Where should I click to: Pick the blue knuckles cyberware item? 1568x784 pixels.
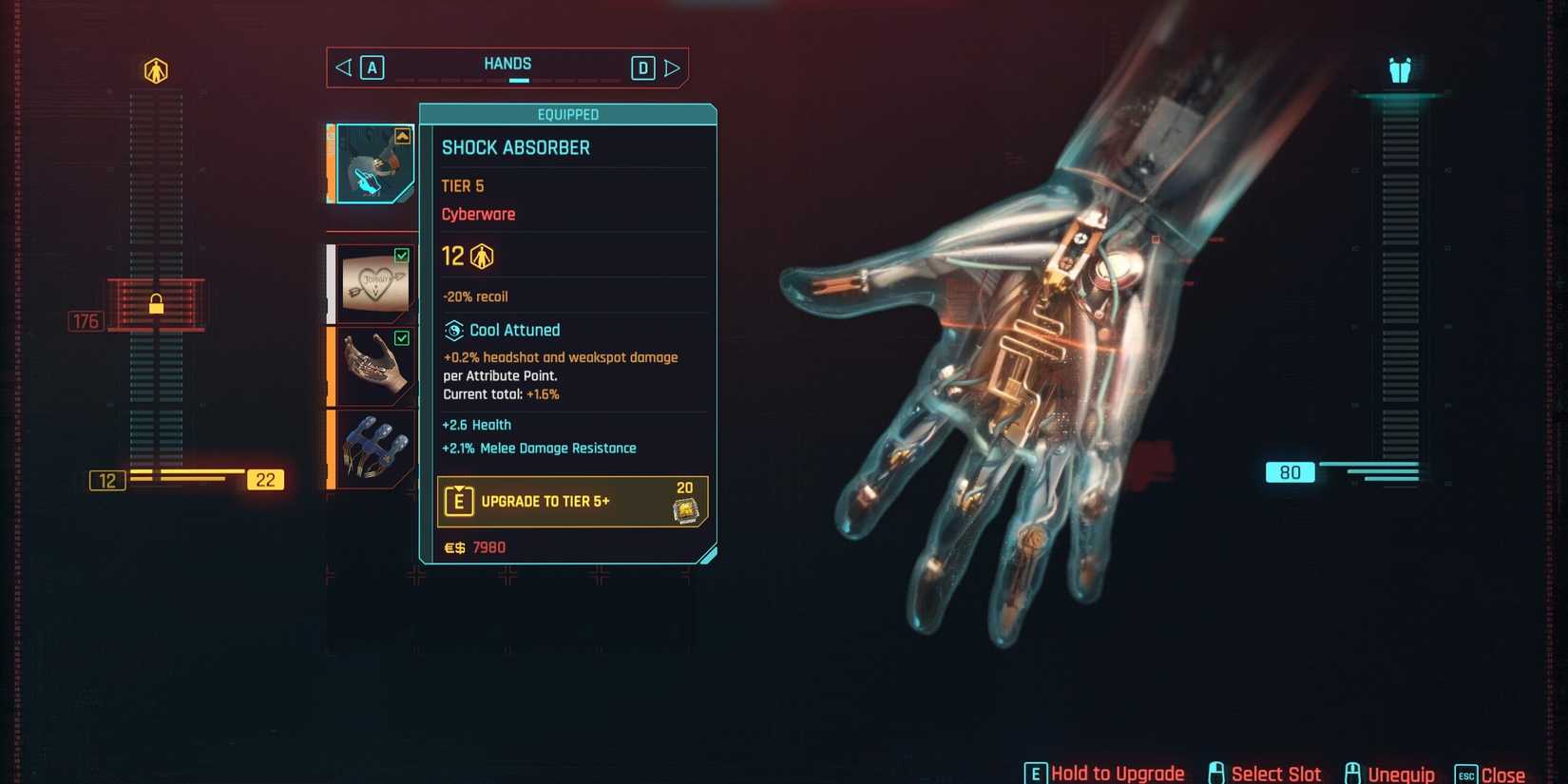pyautogui.click(x=373, y=449)
